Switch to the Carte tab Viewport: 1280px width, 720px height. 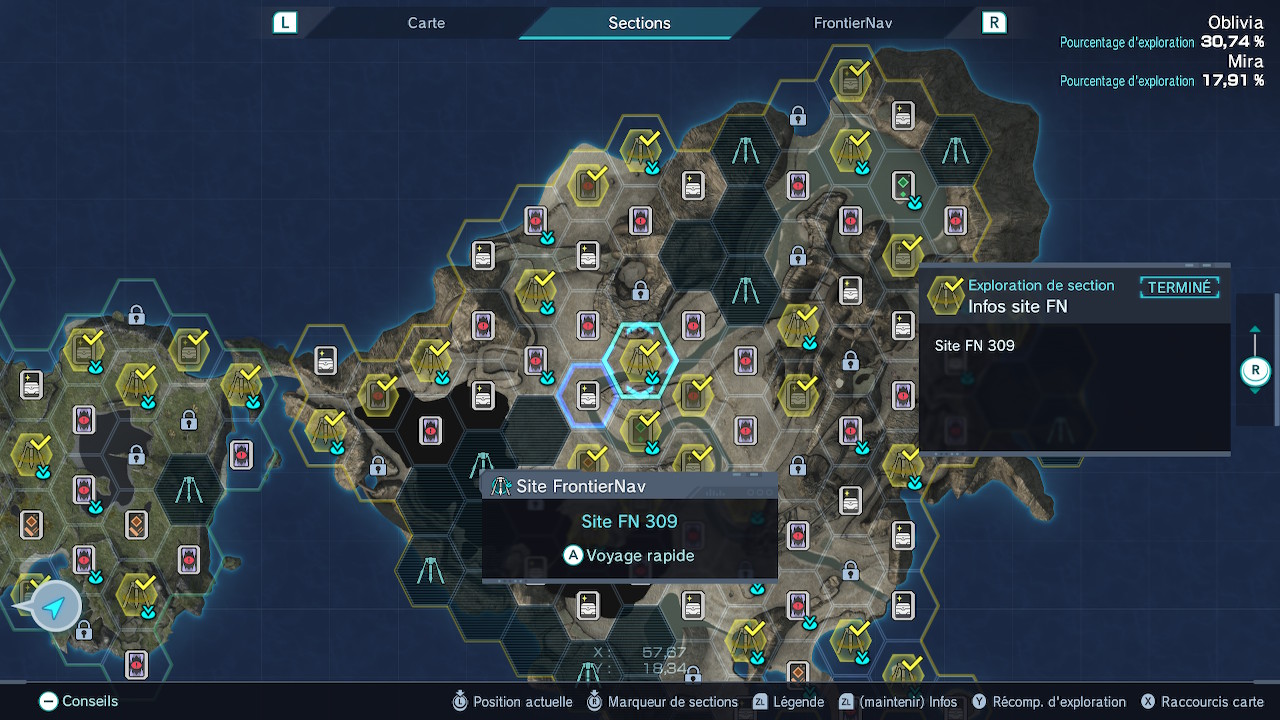[x=426, y=23]
